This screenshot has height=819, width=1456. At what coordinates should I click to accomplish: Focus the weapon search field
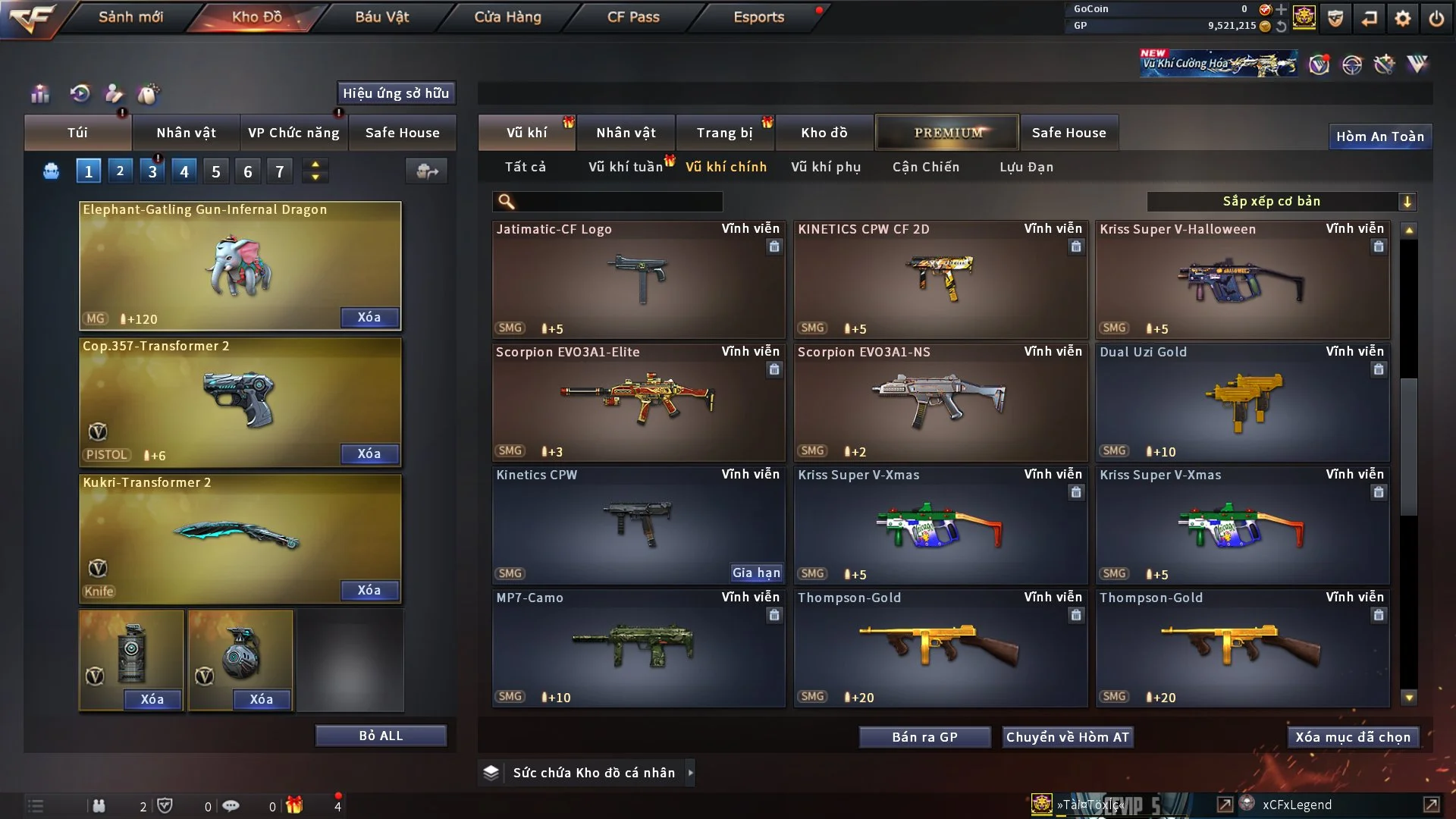pyautogui.click(x=618, y=202)
